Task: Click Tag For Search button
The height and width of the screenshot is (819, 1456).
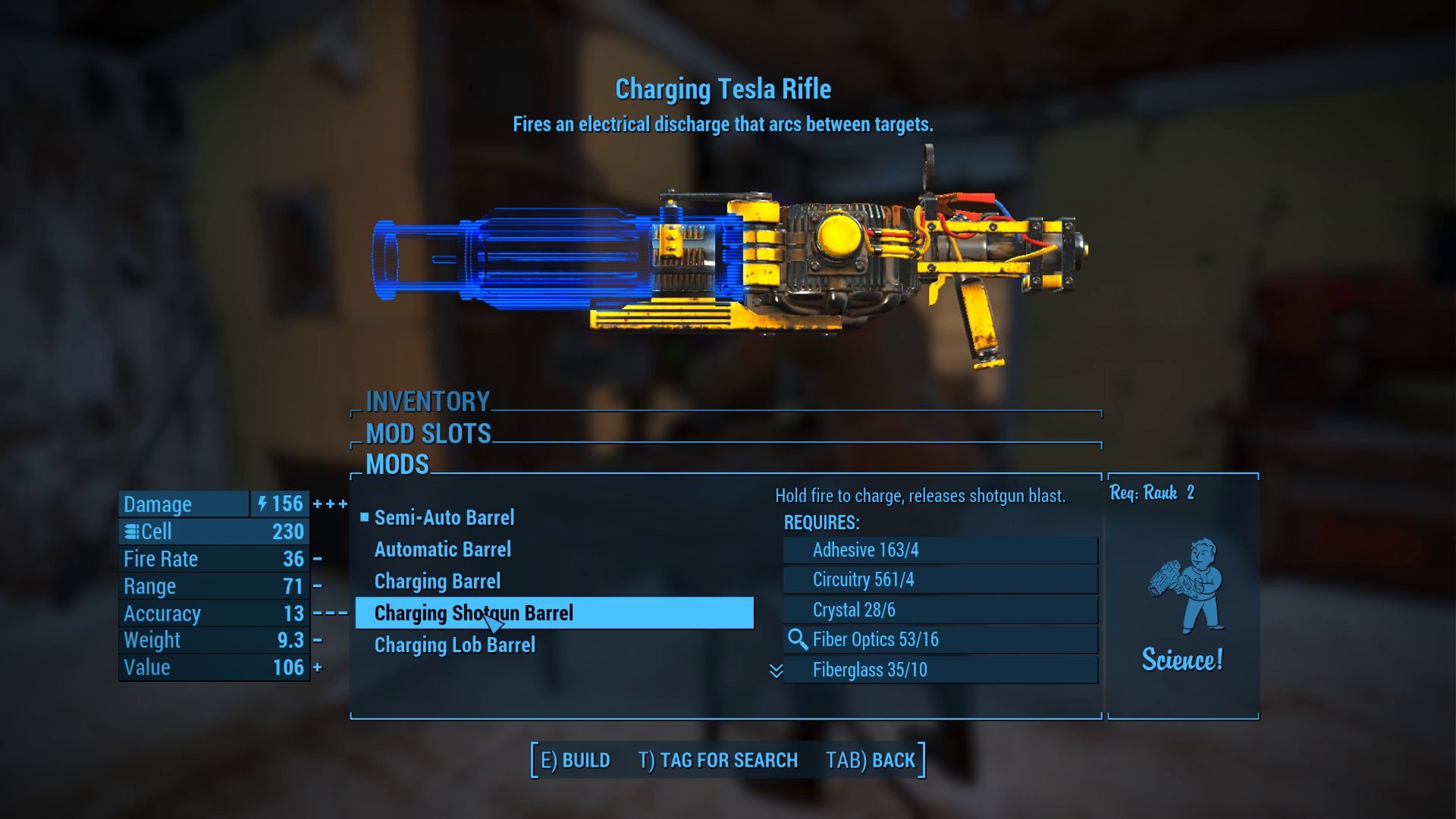Action: click(717, 761)
